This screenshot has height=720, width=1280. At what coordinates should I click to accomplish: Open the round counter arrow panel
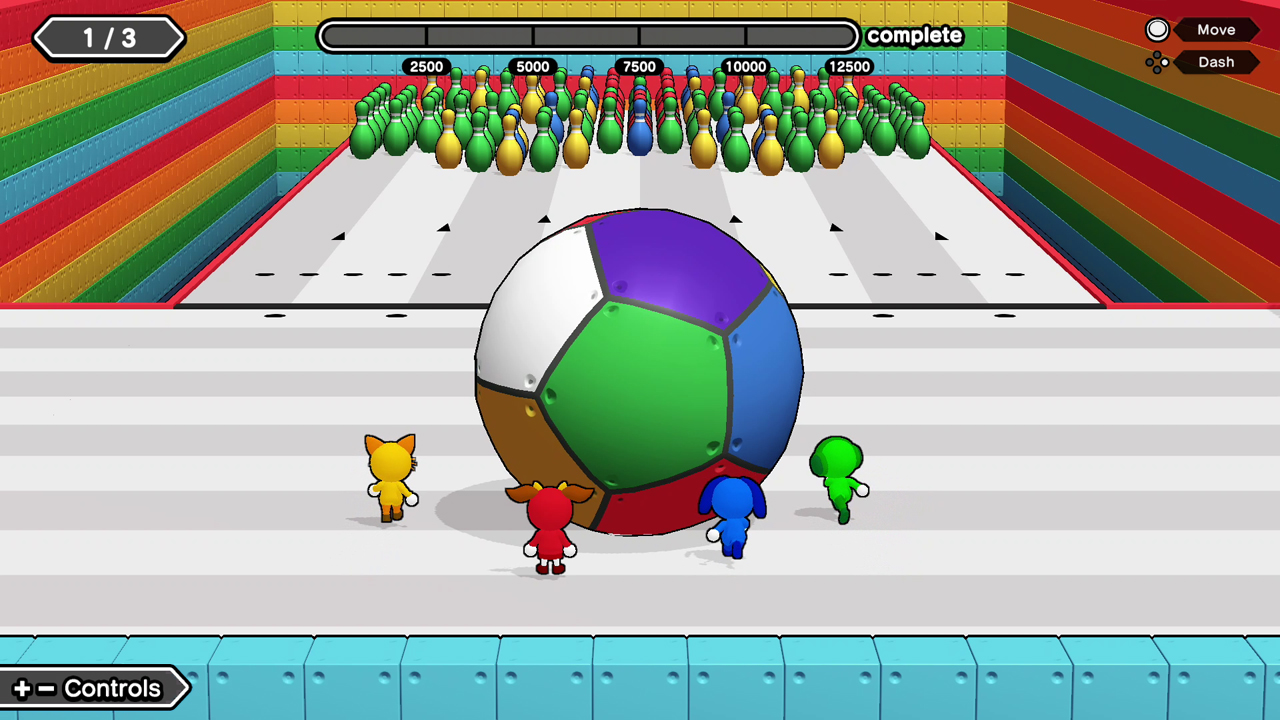coord(108,37)
